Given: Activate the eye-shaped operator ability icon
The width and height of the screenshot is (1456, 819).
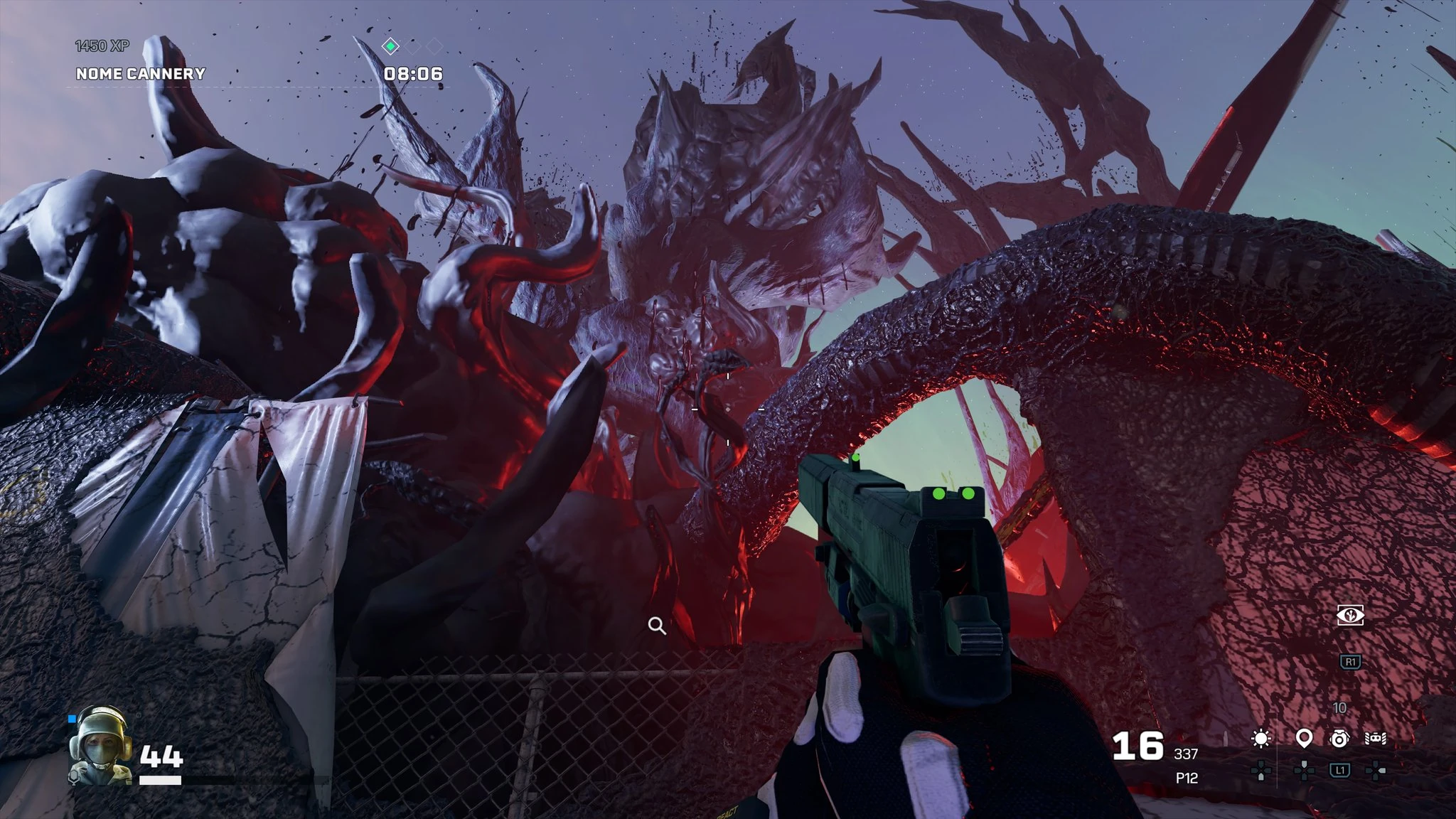Looking at the screenshot, I should pyautogui.click(x=1350, y=616).
